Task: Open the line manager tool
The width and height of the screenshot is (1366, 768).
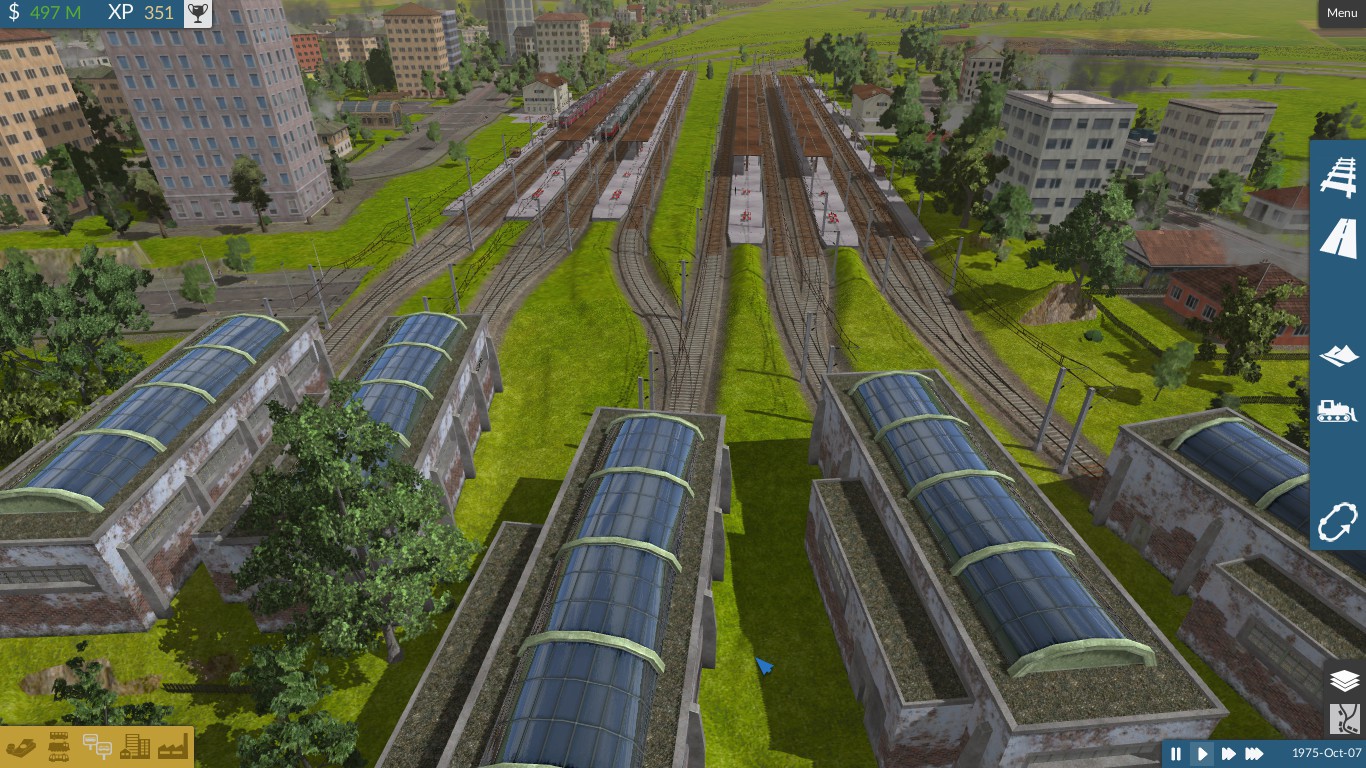Action: [1337, 522]
